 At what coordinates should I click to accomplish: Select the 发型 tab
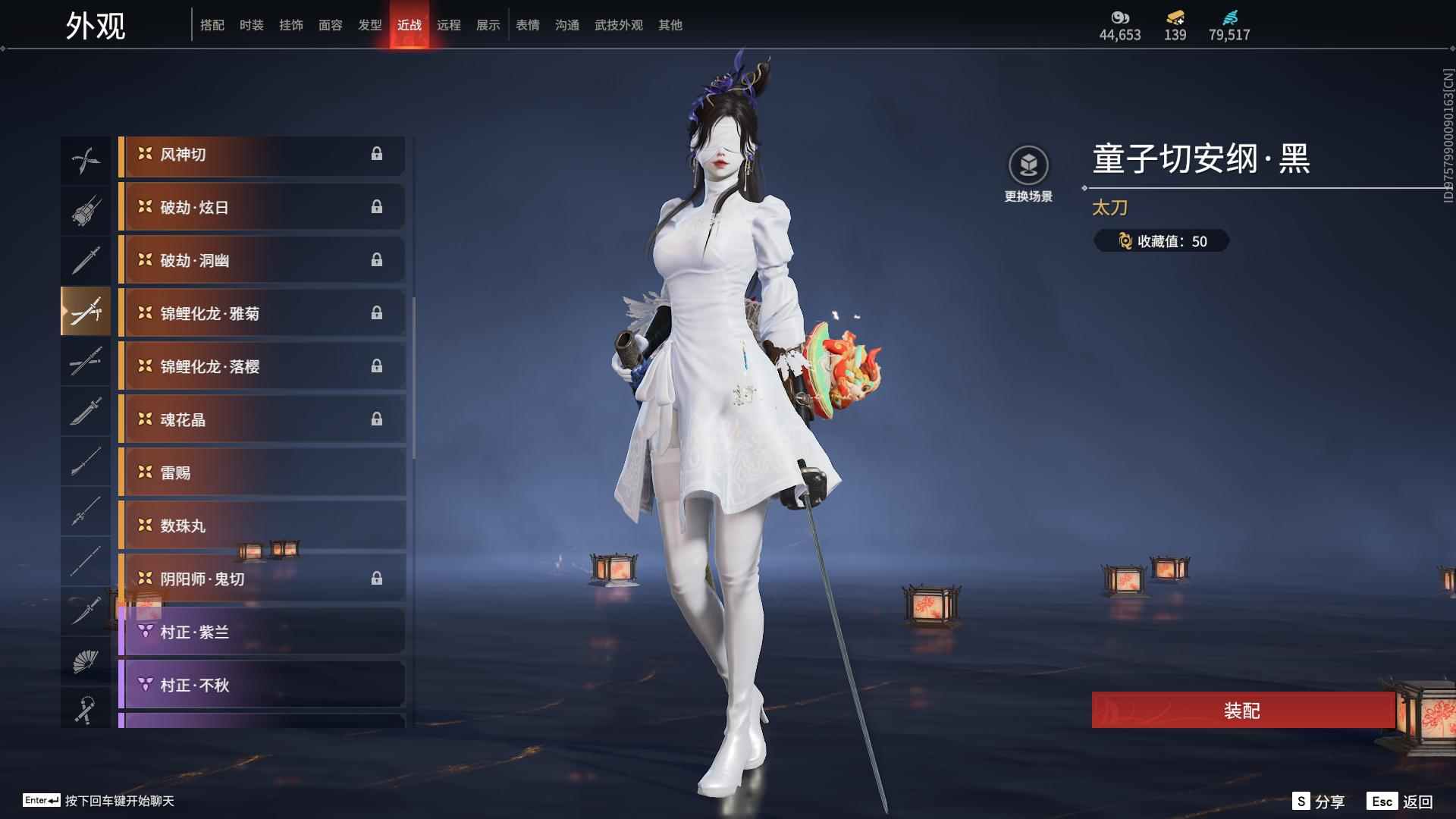(x=369, y=25)
